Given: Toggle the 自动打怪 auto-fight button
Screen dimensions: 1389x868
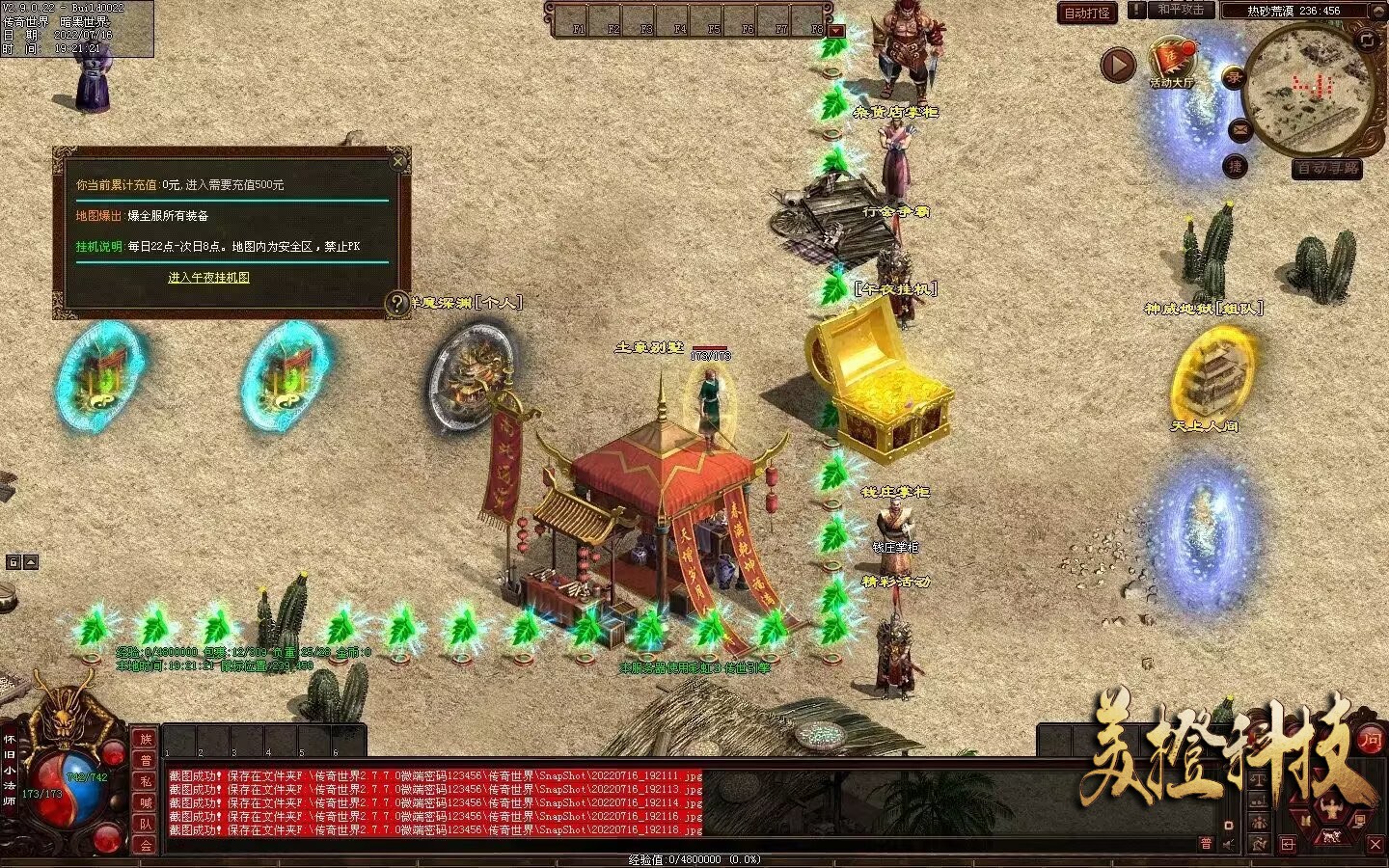Looking at the screenshot, I should click(1087, 13).
